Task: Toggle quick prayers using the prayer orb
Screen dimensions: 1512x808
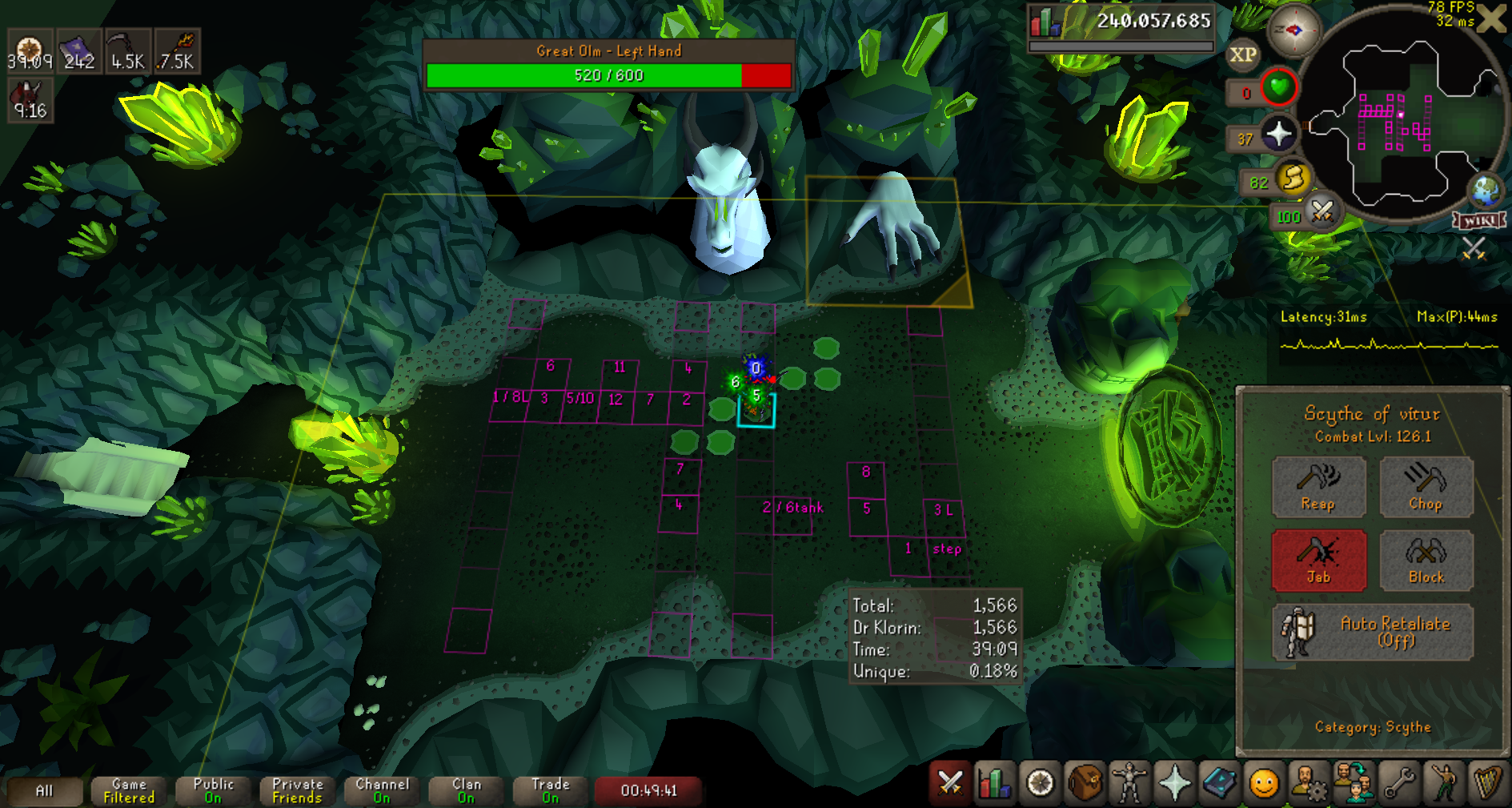Action: pos(1278,134)
